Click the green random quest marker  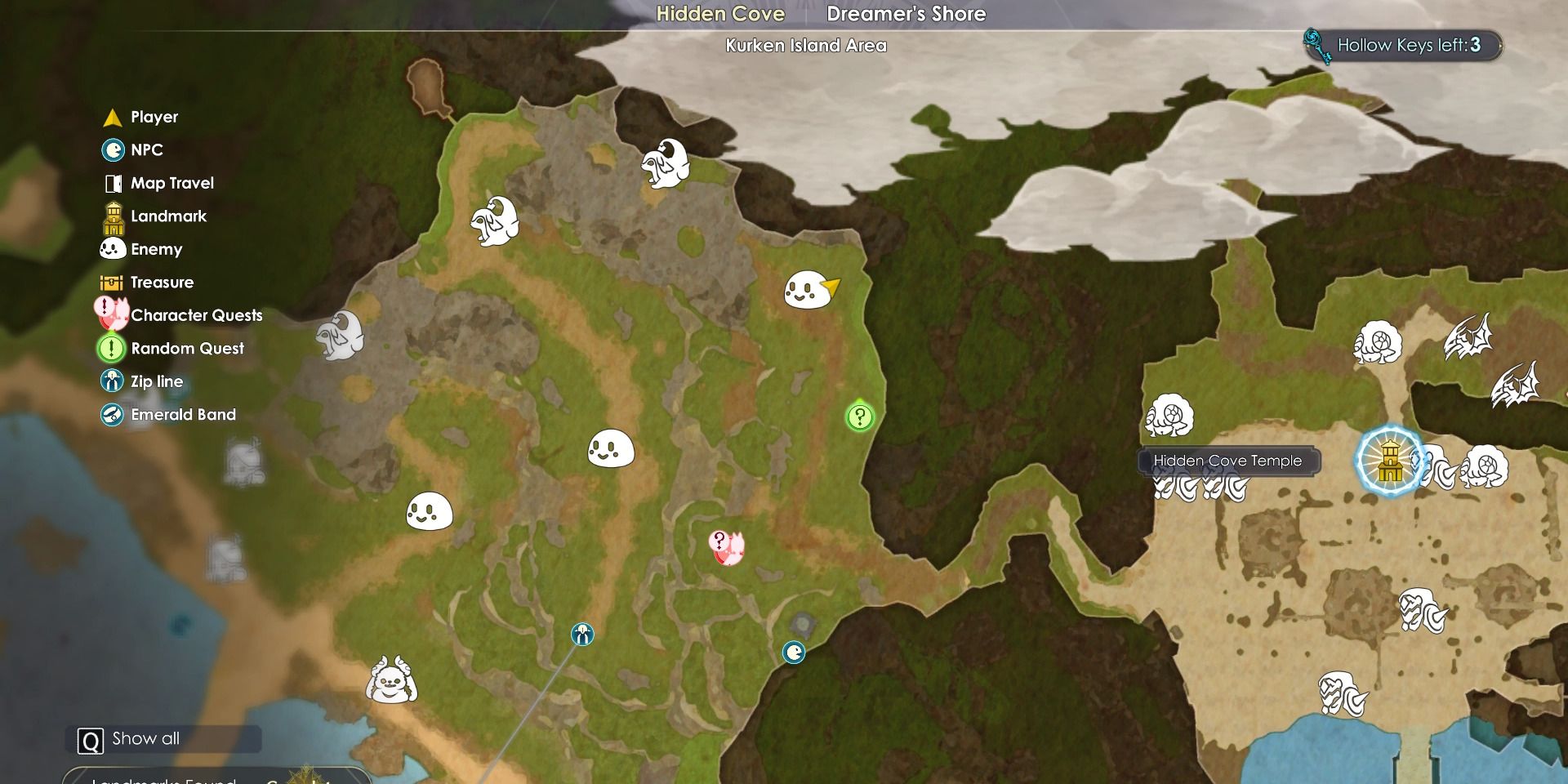coord(859,417)
